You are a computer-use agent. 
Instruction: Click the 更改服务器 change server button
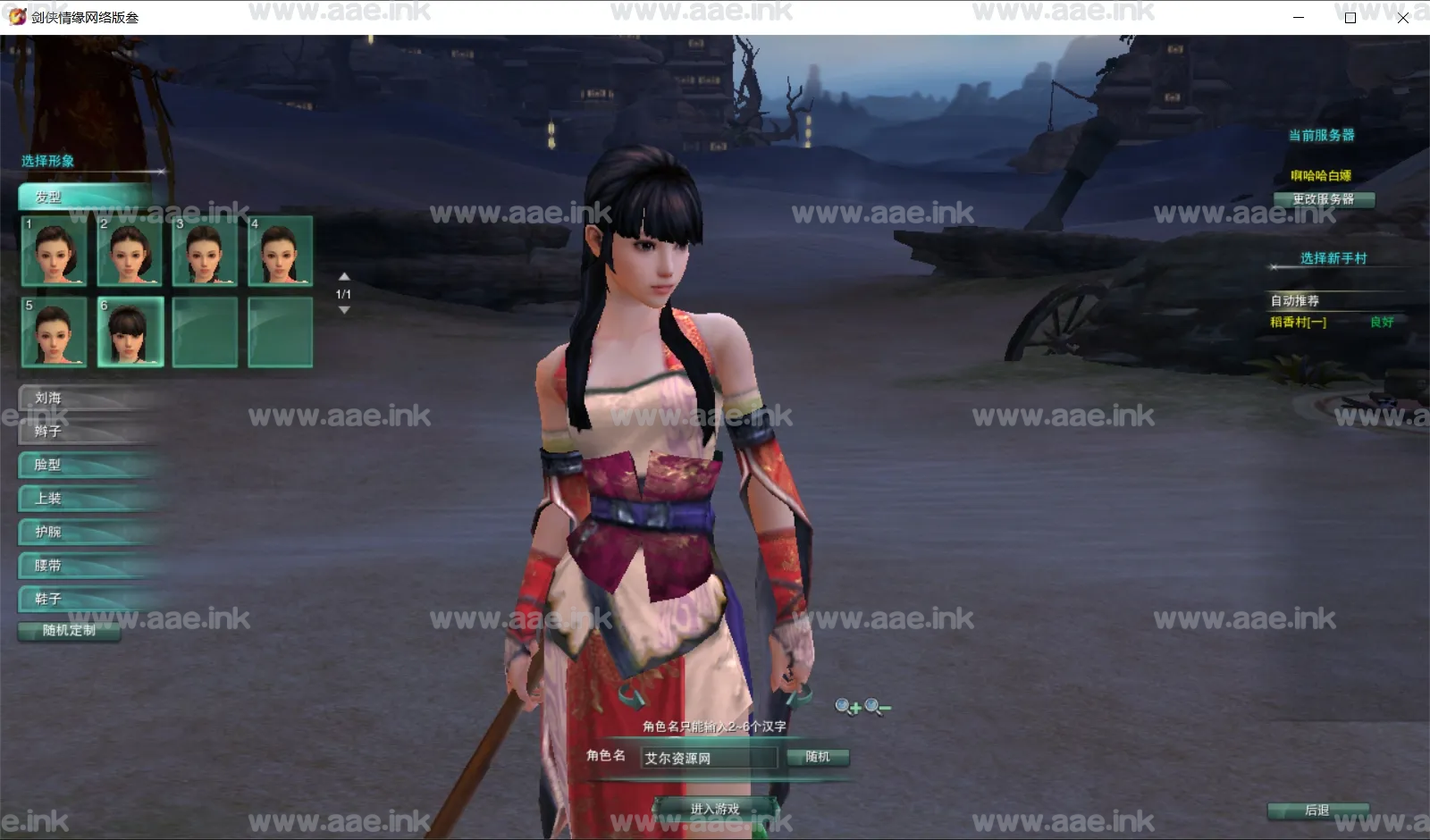1323,199
